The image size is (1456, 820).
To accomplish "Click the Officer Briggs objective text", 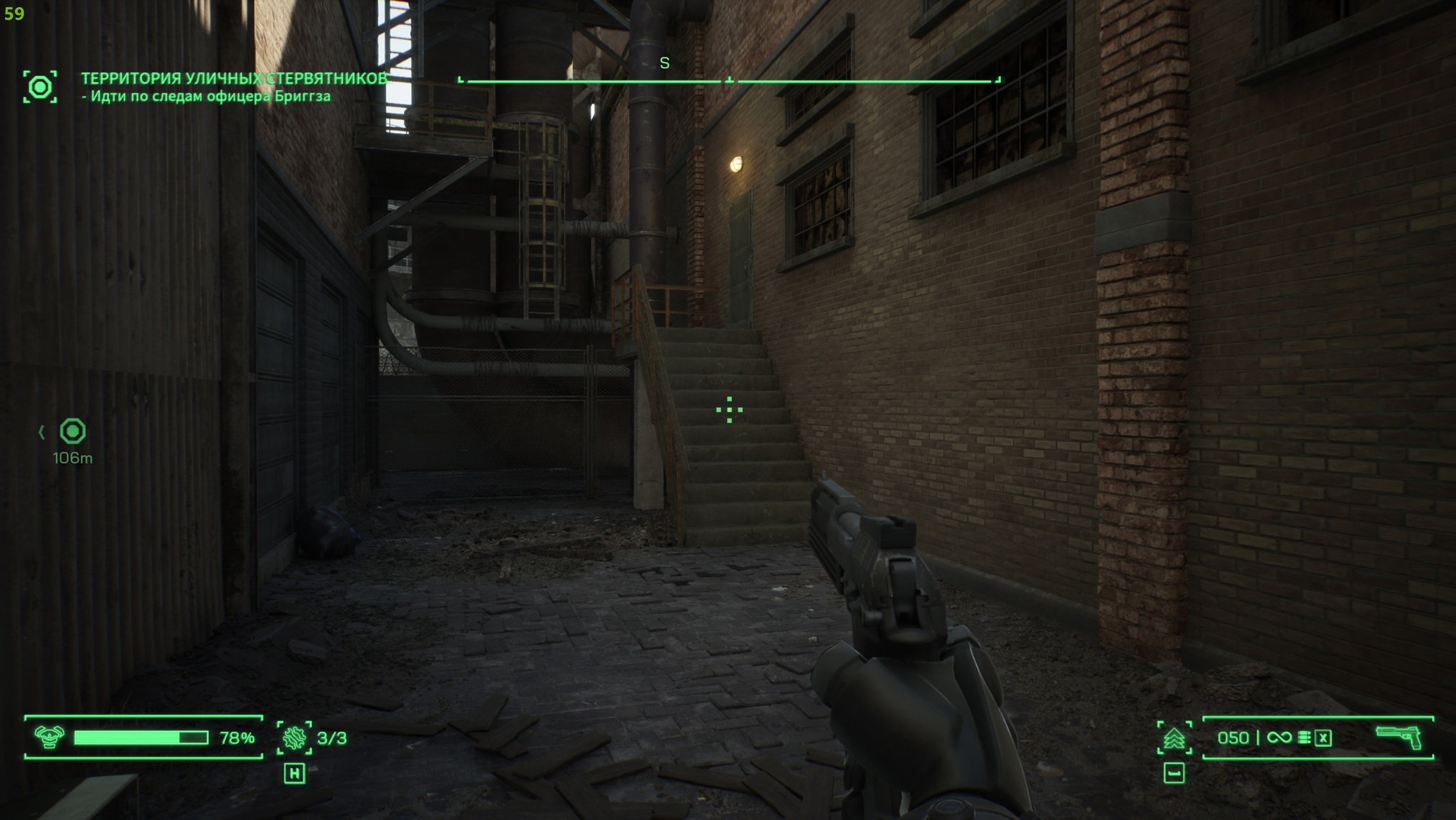I will pyautogui.click(x=205, y=97).
